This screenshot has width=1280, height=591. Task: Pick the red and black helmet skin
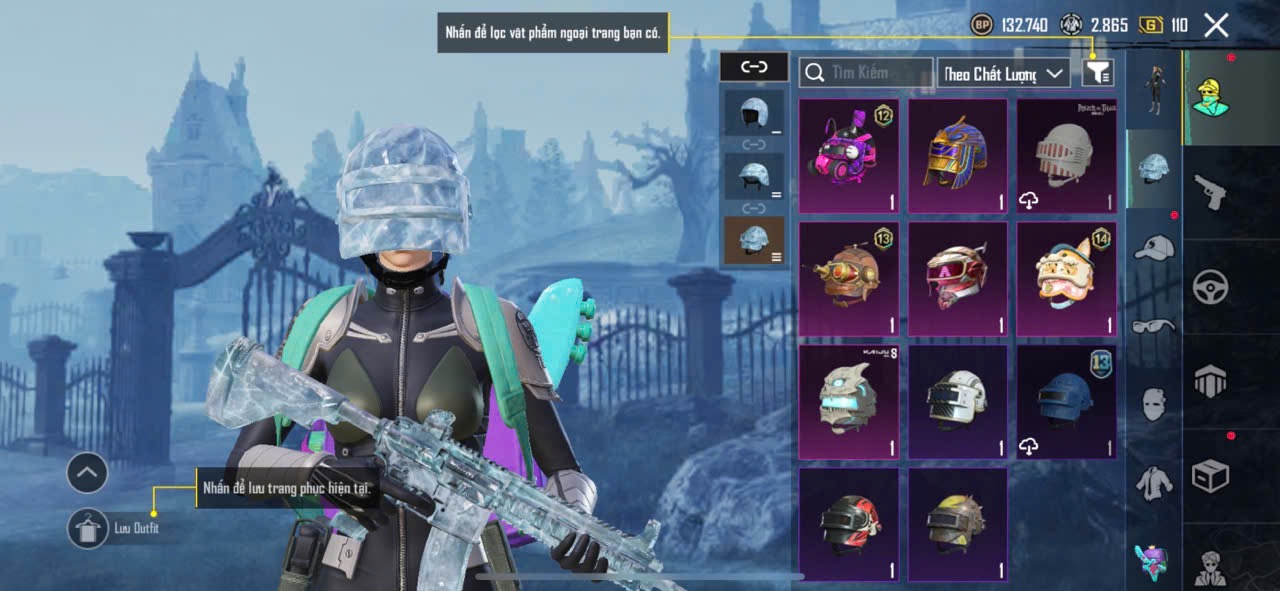point(848,524)
